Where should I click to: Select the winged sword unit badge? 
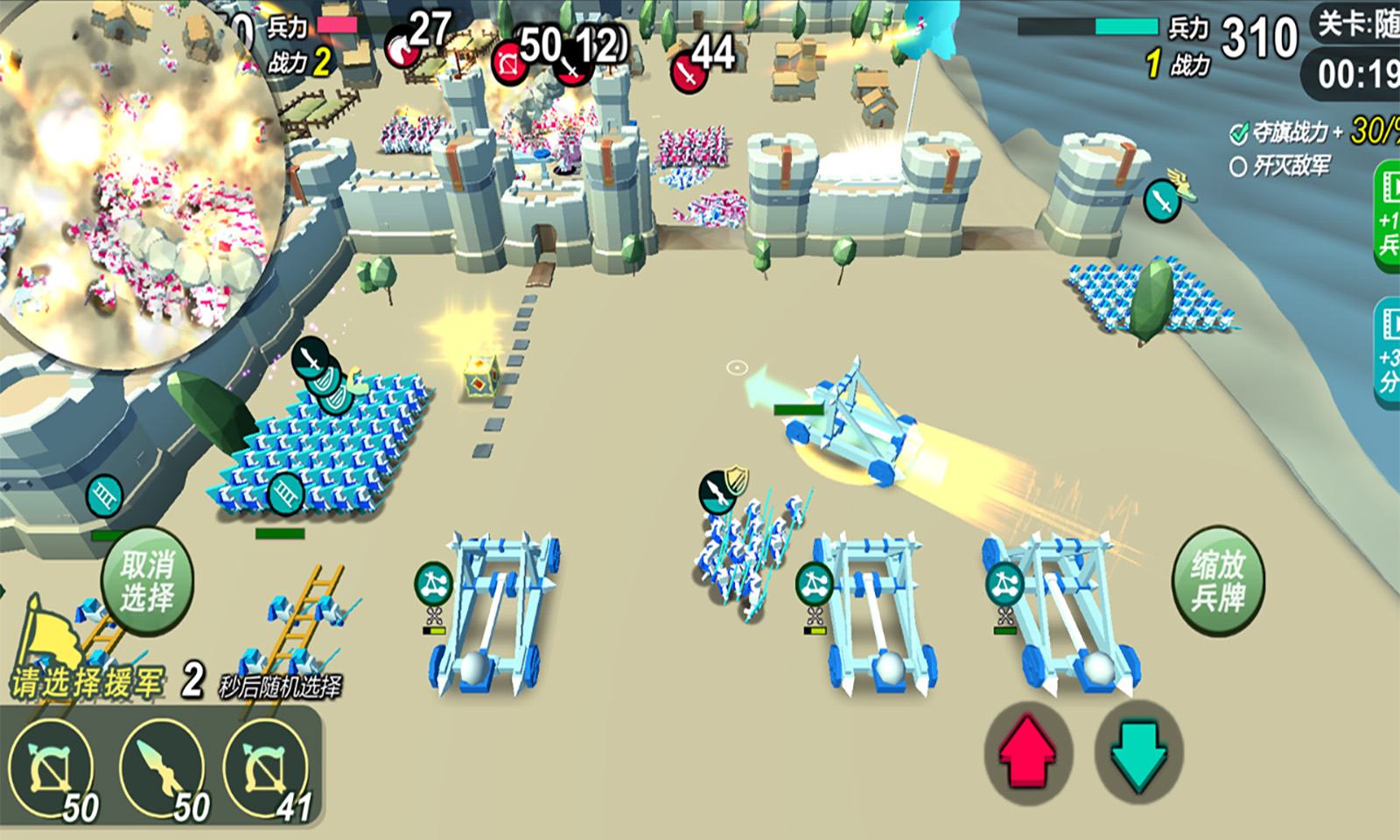[1163, 201]
